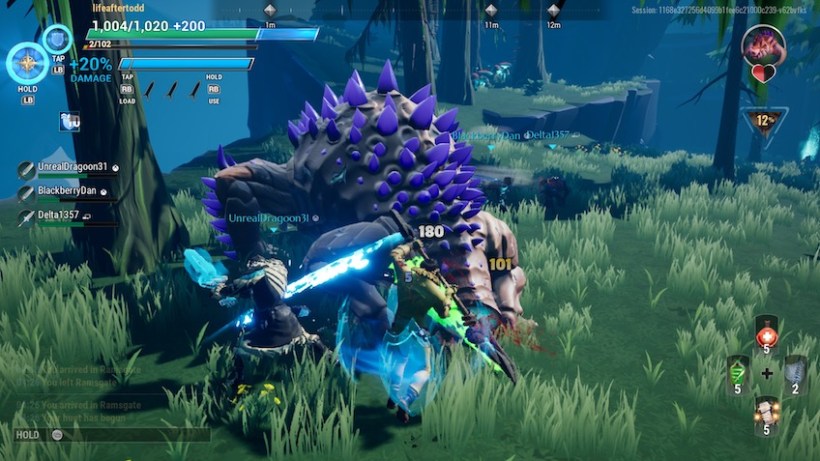The width and height of the screenshot is (820, 461).
Task: Select the red health potion slot
Action: (767, 334)
